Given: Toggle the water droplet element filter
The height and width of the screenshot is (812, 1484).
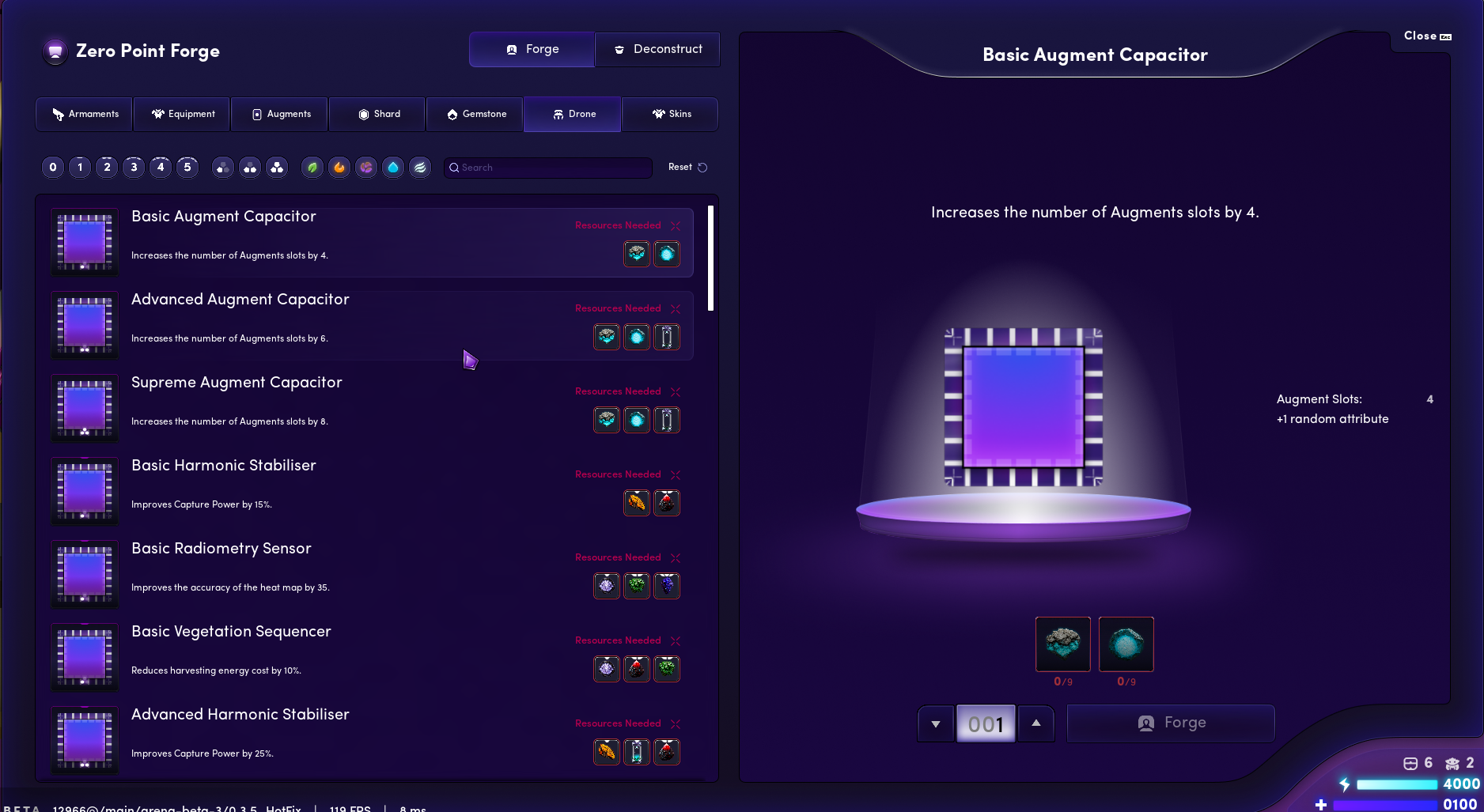Looking at the screenshot, I should tap(393, 167).
